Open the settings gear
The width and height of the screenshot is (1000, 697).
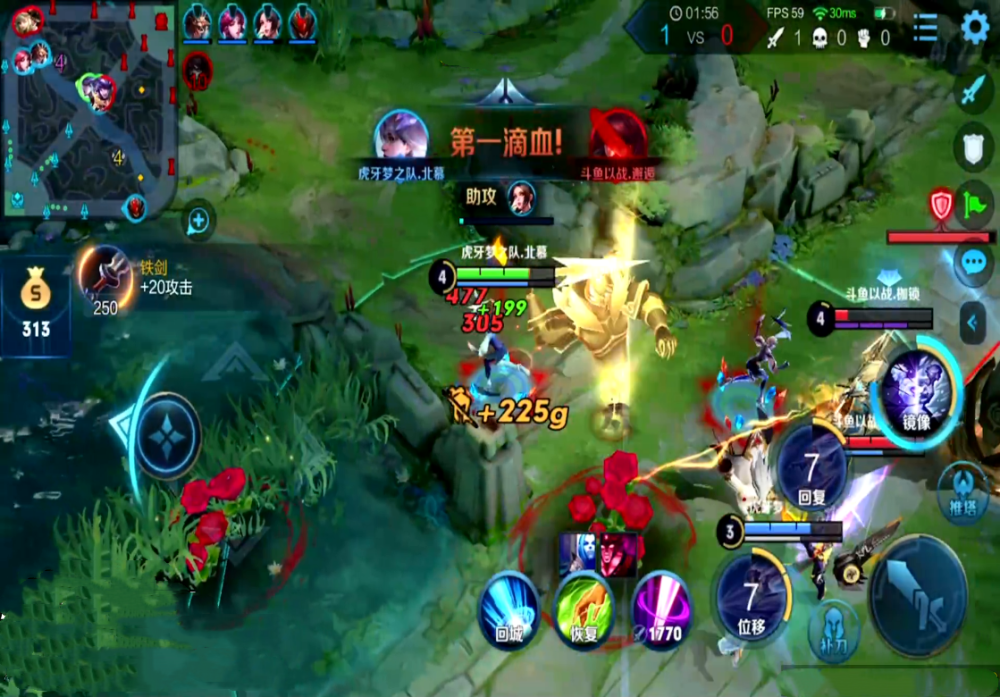tap(974, 28)
